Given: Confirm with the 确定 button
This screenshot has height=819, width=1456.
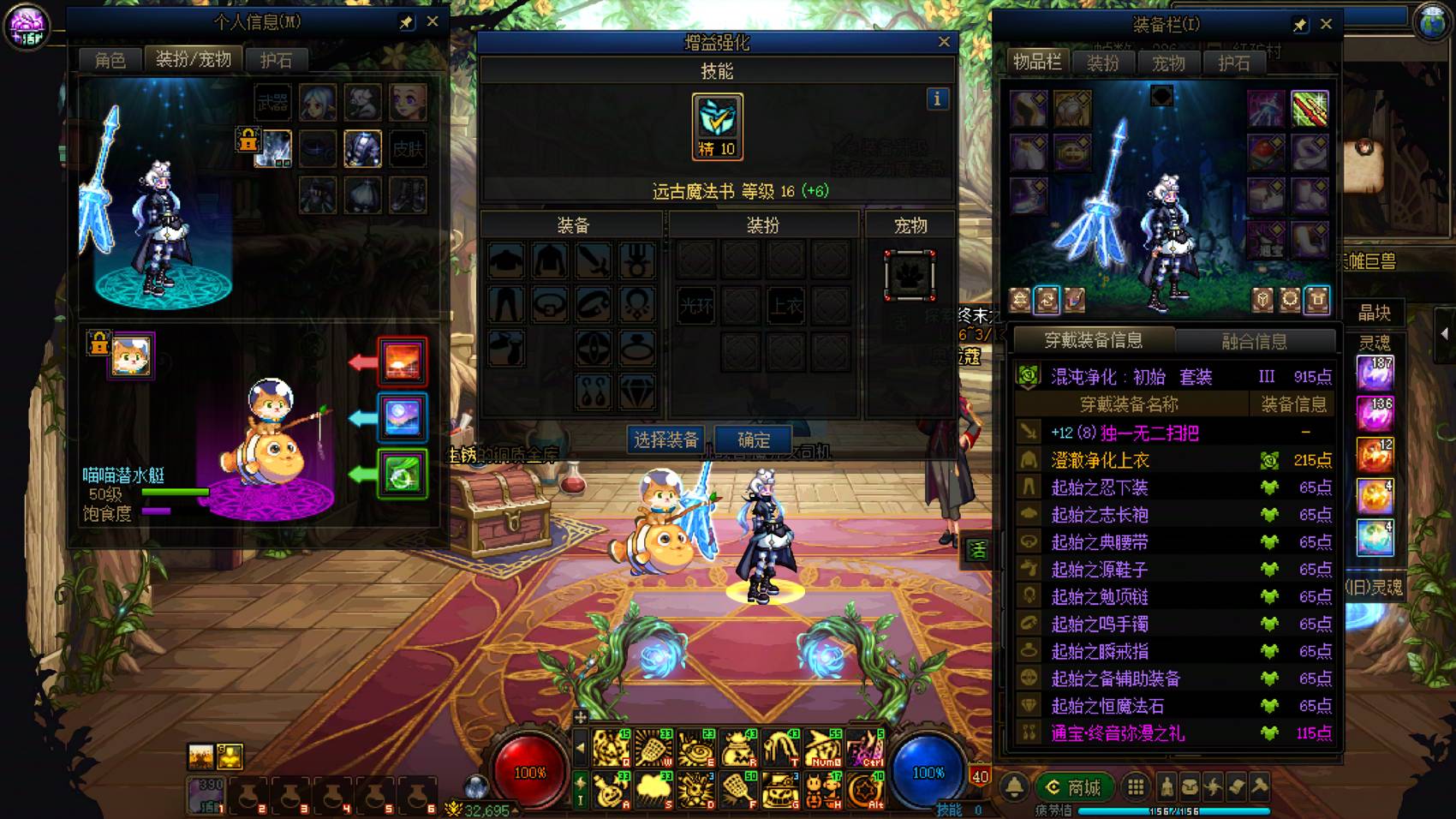Looking at the screenshot, I should click(x=754, y=439).
